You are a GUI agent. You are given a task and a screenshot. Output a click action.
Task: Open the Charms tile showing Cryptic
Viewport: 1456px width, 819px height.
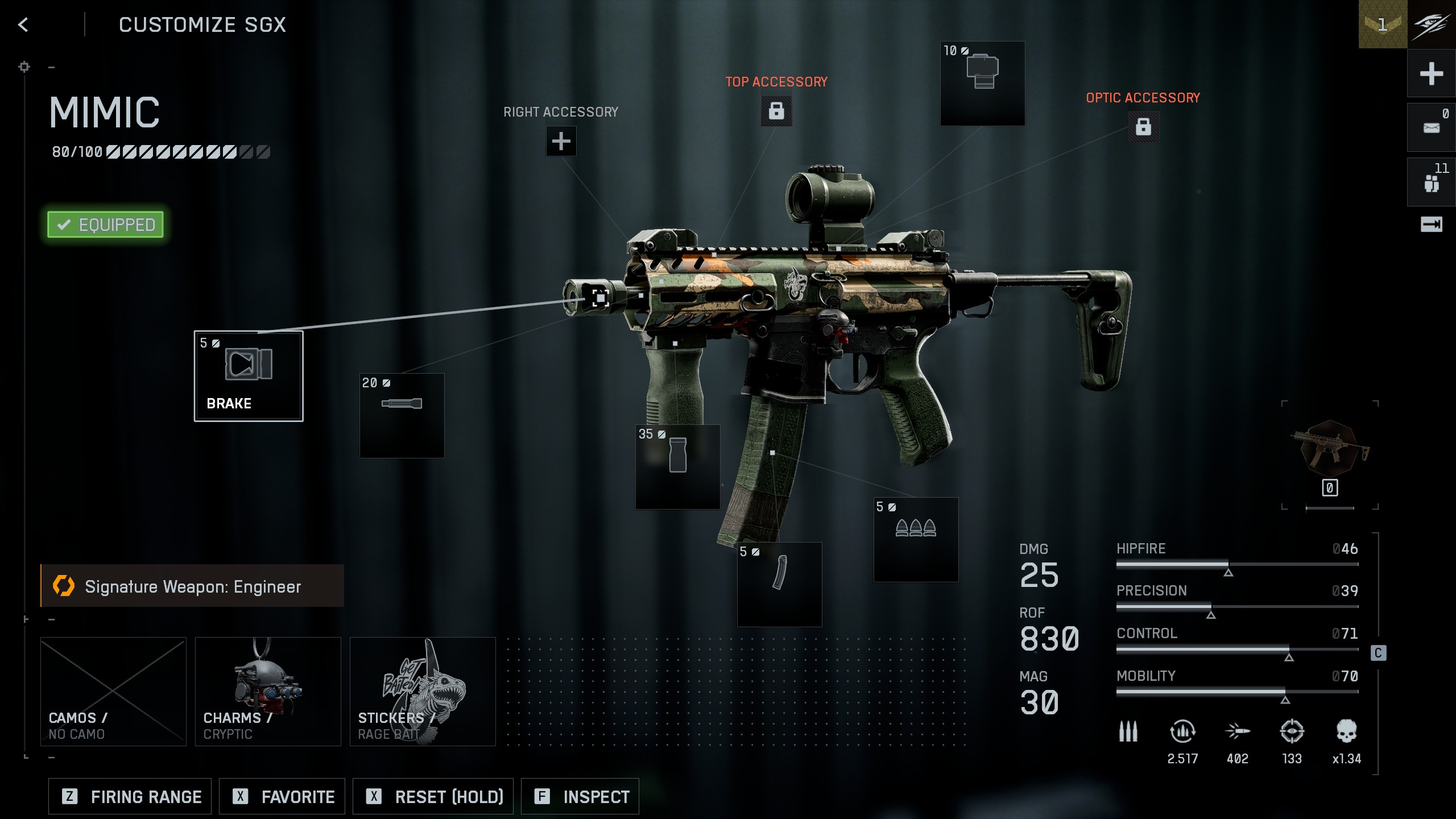coord(268,691)
